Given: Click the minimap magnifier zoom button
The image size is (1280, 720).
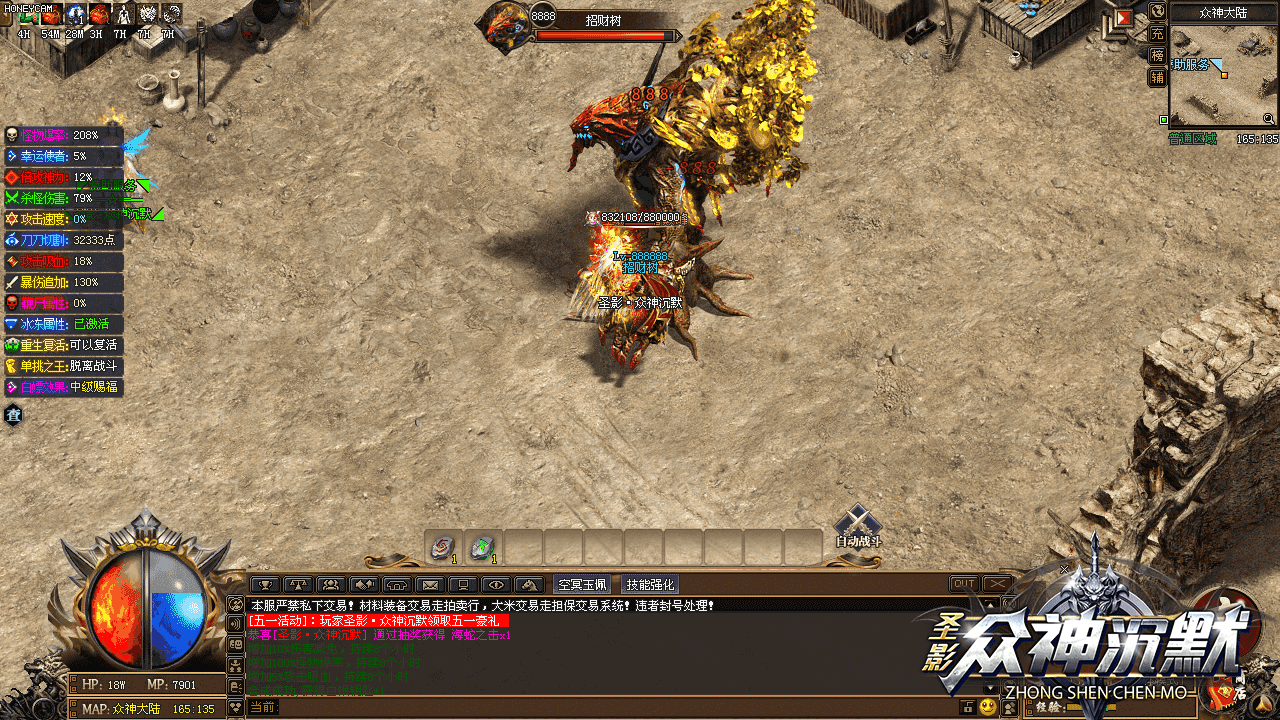Looking at the screenshot, I should [x=1268, y=118].
